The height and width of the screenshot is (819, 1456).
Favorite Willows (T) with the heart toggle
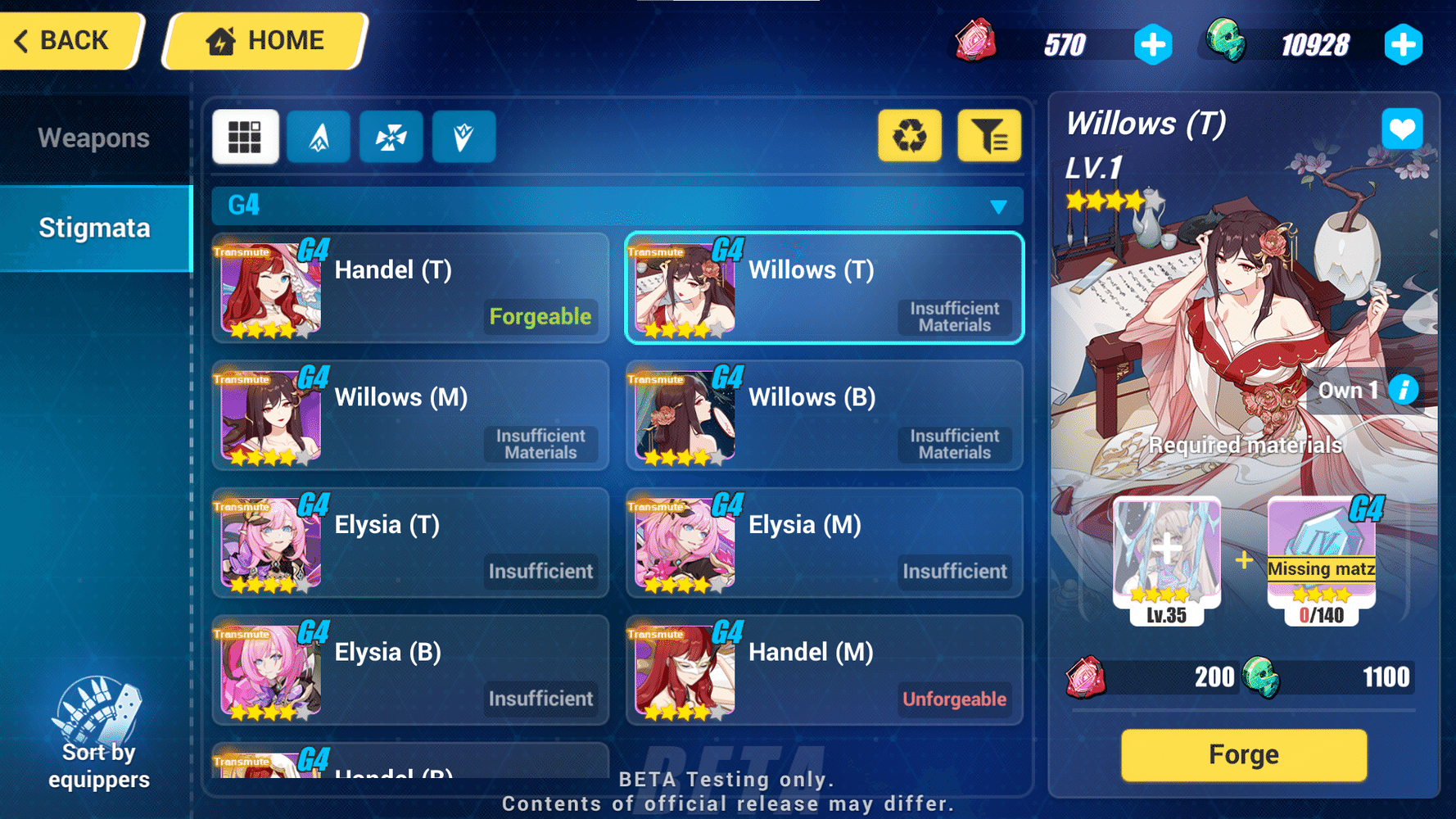pyautogui.click(x=1402, y=129)
